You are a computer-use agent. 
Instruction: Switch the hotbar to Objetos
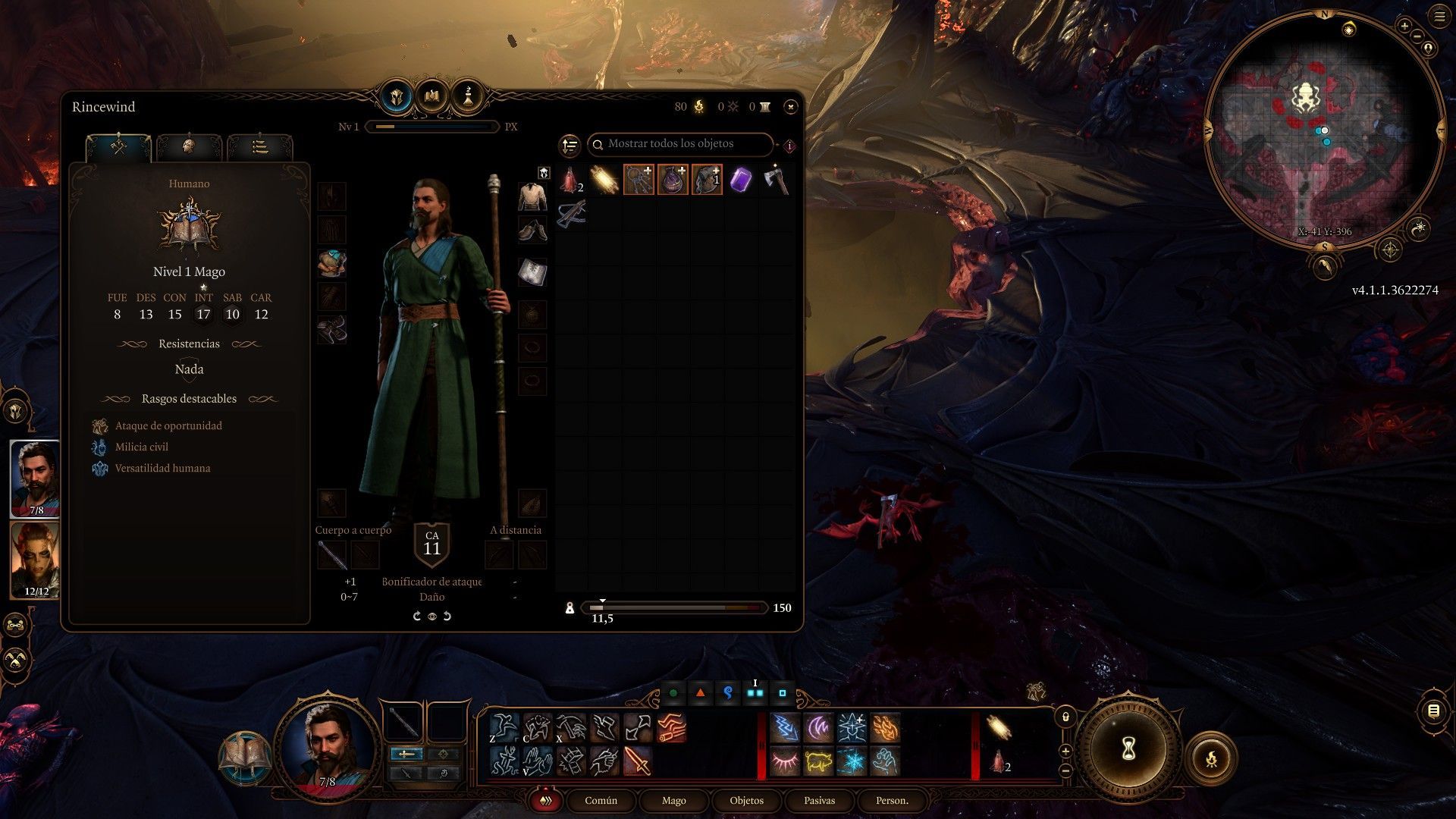[x=746, y=801]
